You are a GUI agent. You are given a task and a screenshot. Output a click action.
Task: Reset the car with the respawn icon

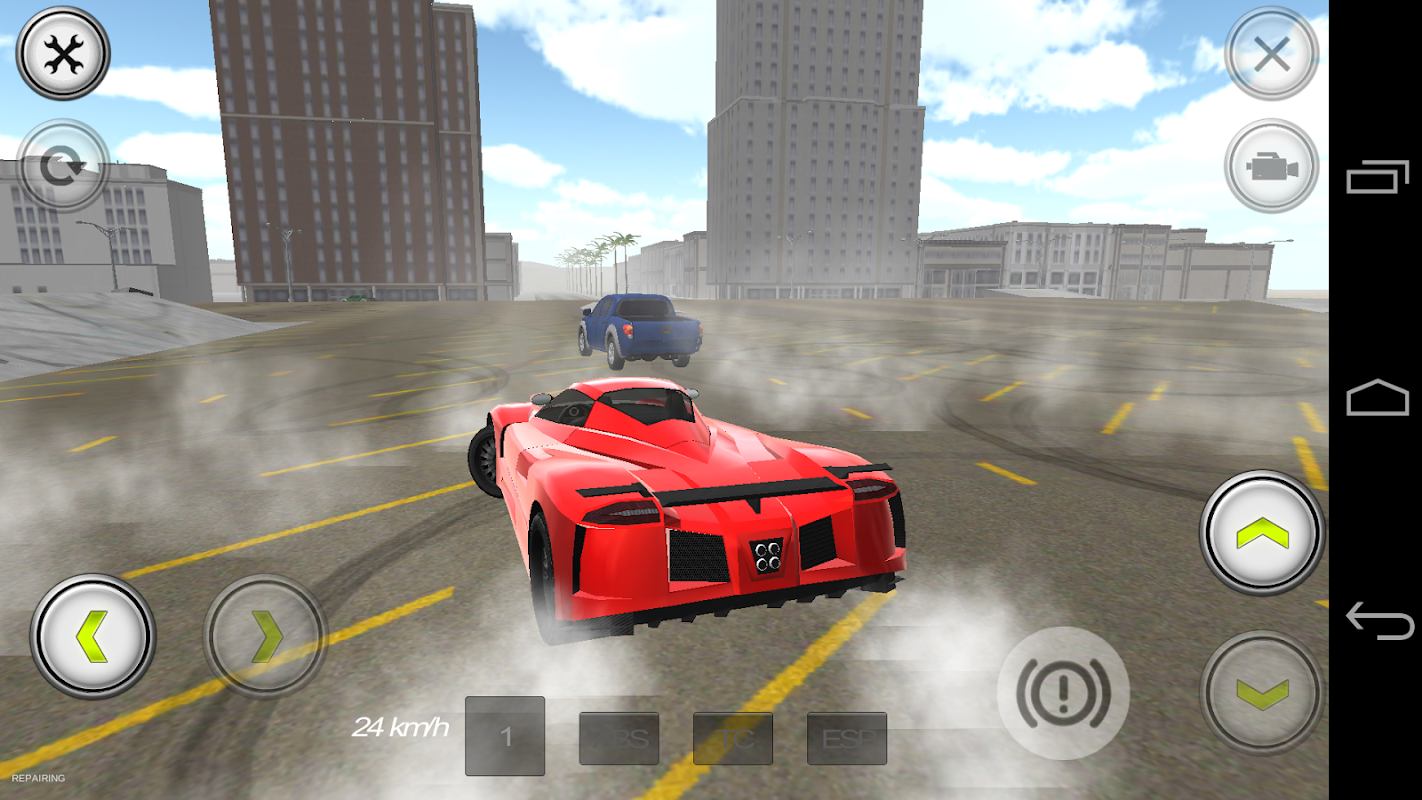[x=62, y=166]
